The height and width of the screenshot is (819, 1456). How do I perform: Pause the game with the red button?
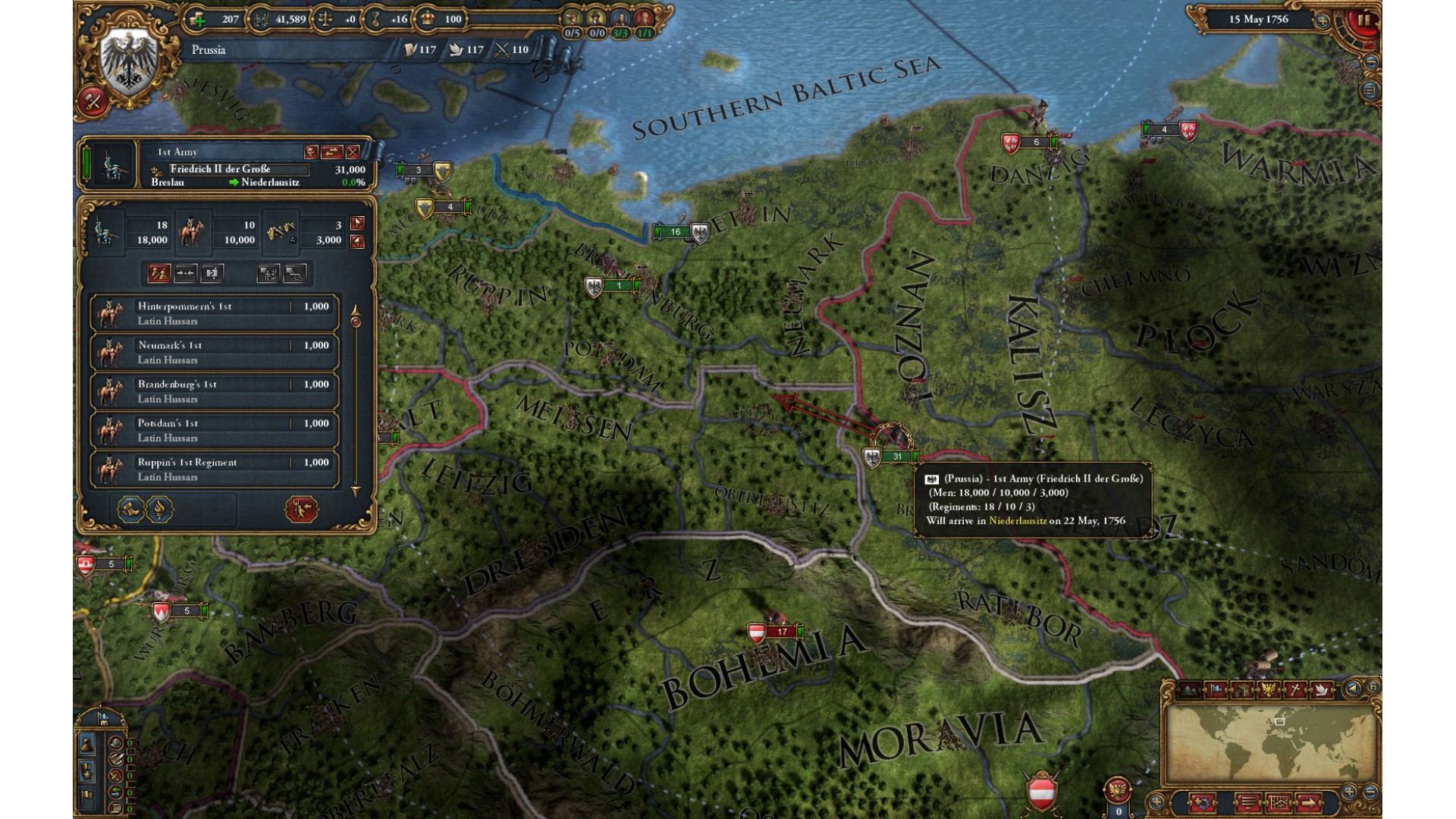pyautogui.click(x=1364, y=20)
